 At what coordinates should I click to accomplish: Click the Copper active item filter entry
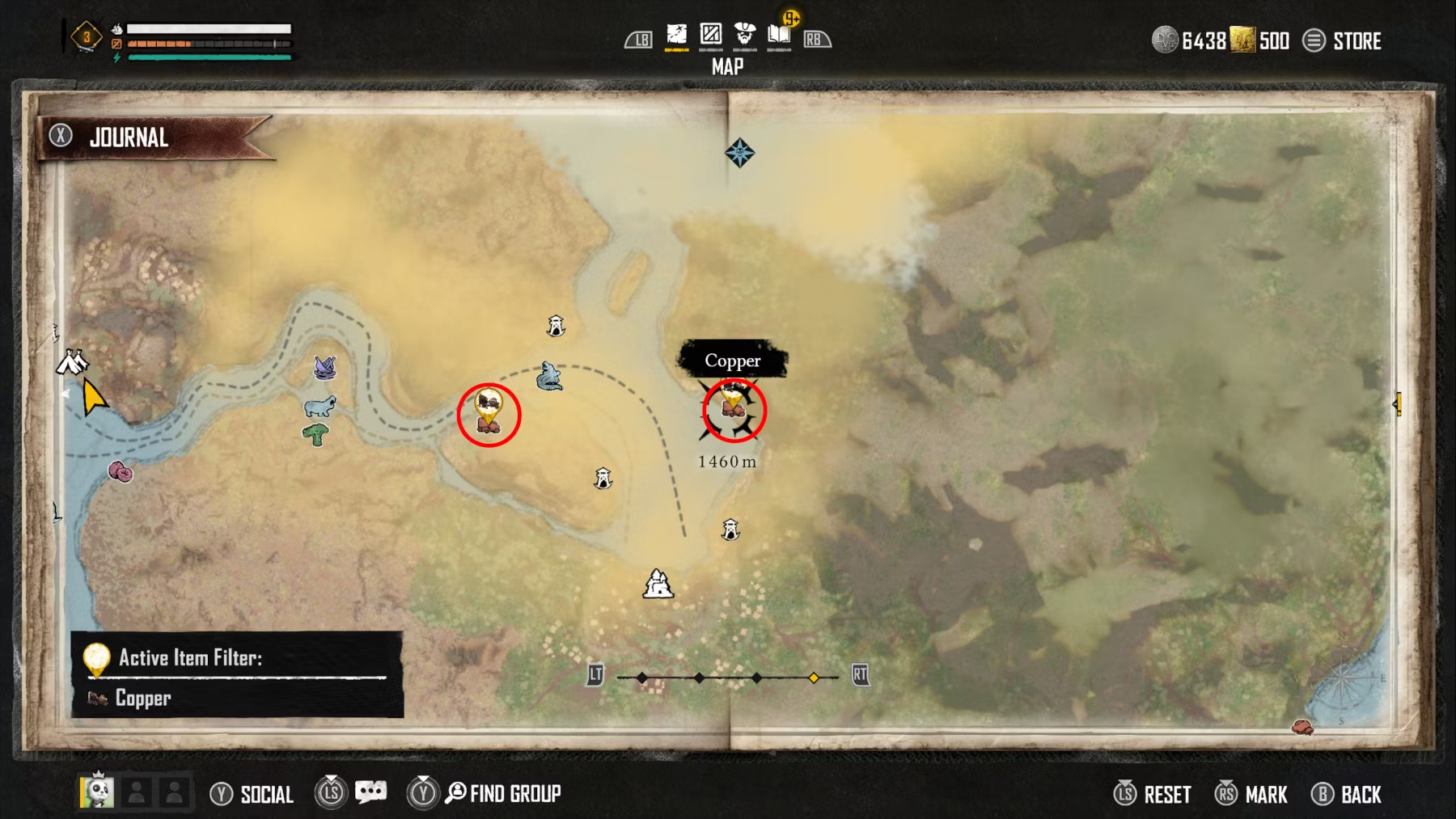click(143, 698)
